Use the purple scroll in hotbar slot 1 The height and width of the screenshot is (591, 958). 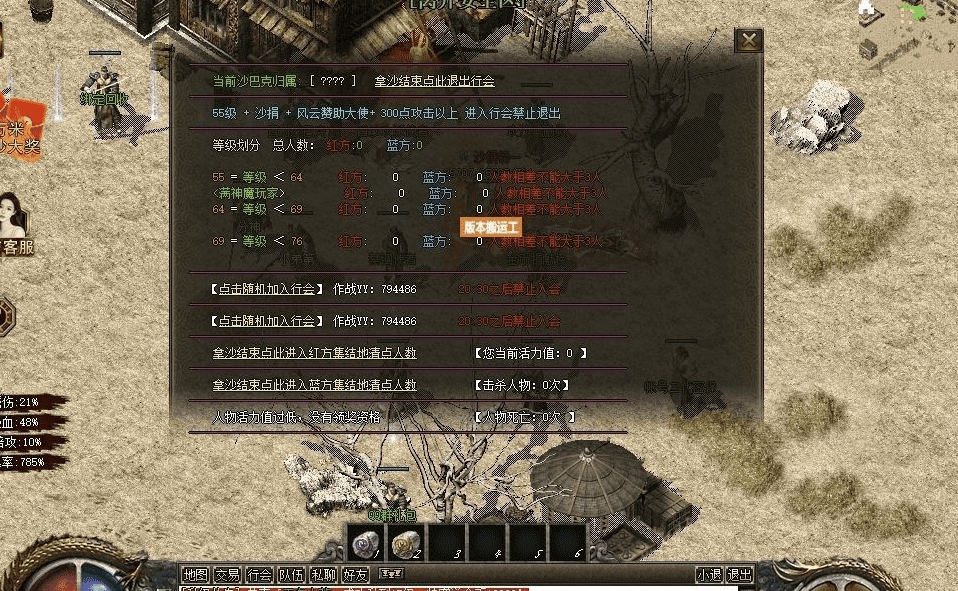coord(364,544)
